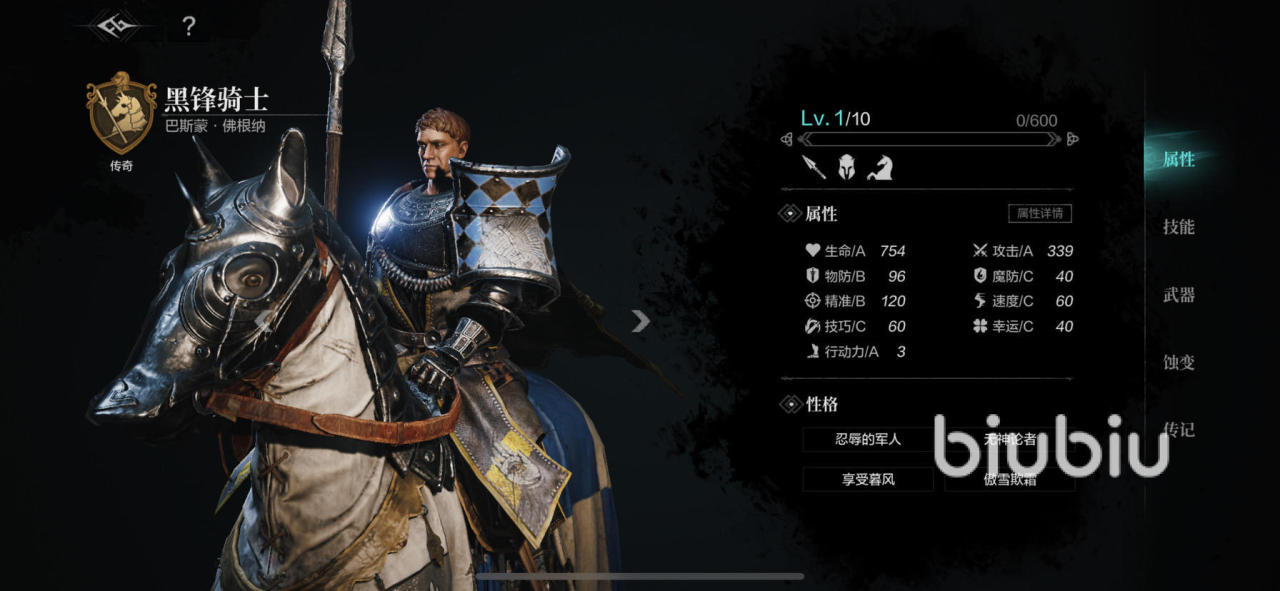Click the 传奇 knight class emblem
The width and height of the screenshot is (1280, 591).
[x=122, y=112]
